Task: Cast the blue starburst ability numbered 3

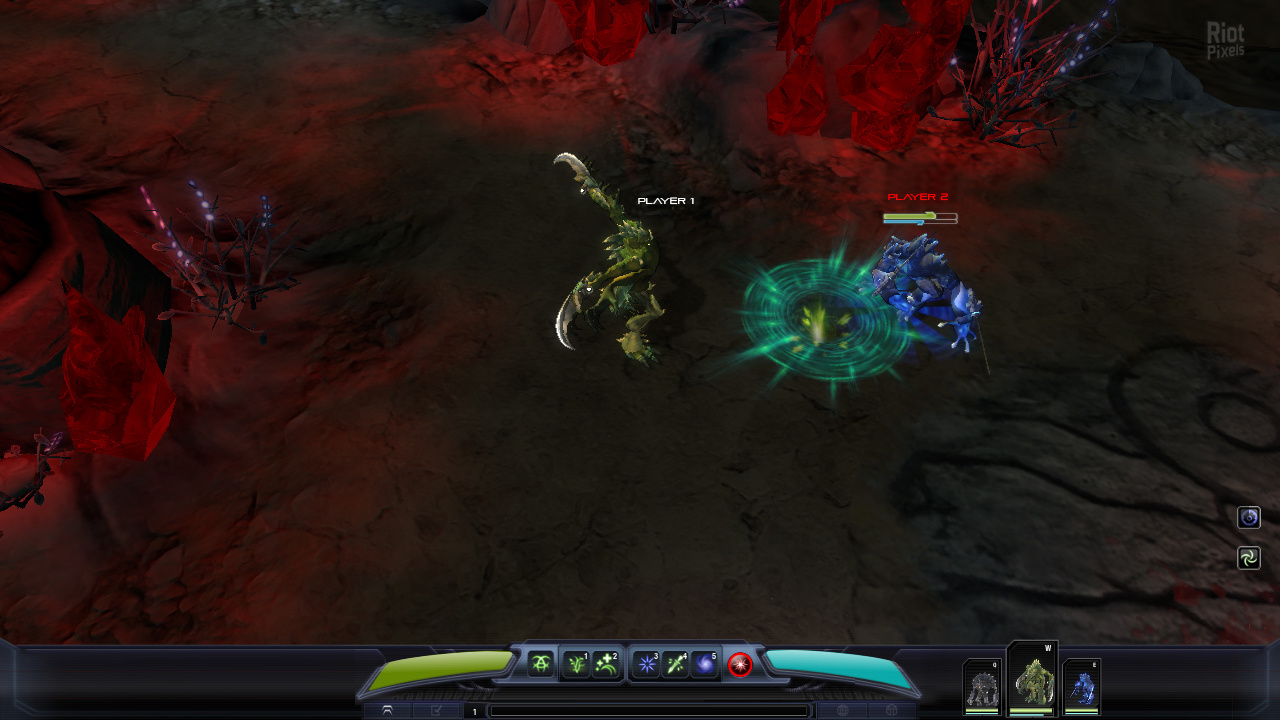Action: (x=648, y=664)
